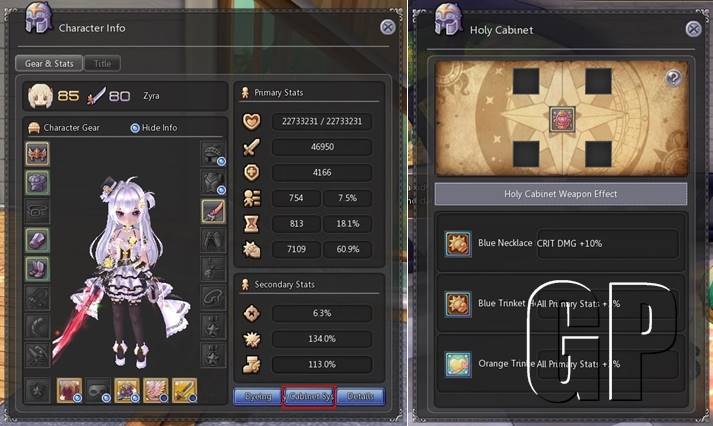Select the equipped headgear slot
The image size is (713, 426).
click(37, 154)
